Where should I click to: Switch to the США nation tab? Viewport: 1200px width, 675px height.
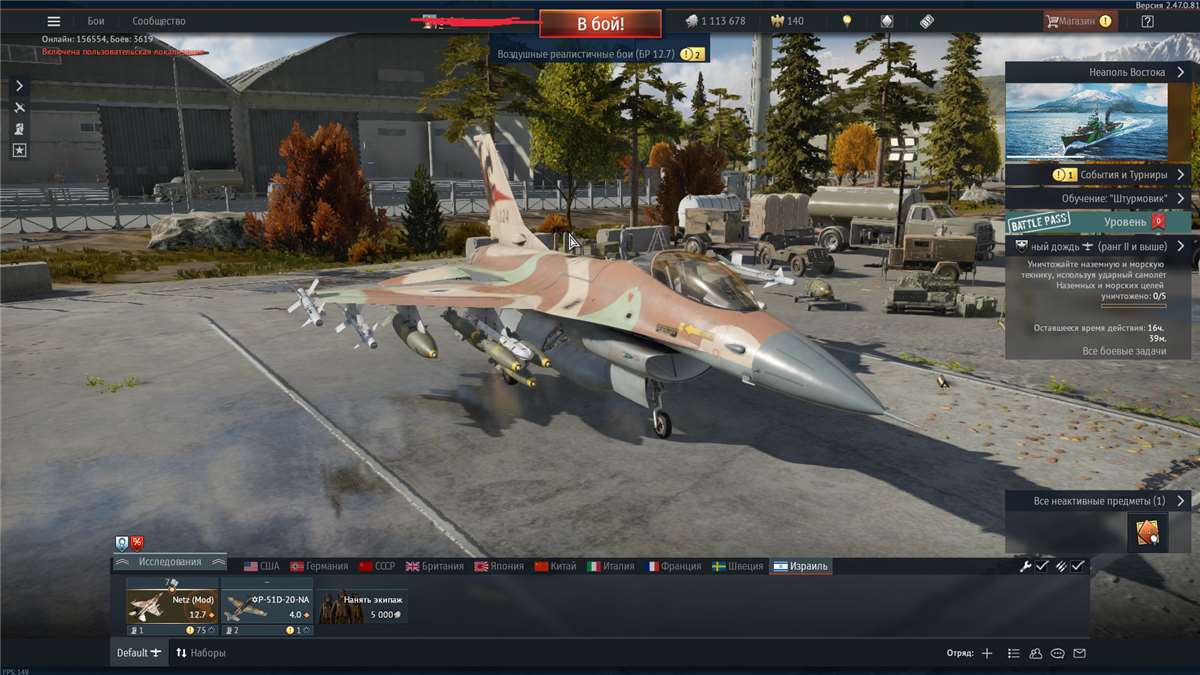pos(262,566)
